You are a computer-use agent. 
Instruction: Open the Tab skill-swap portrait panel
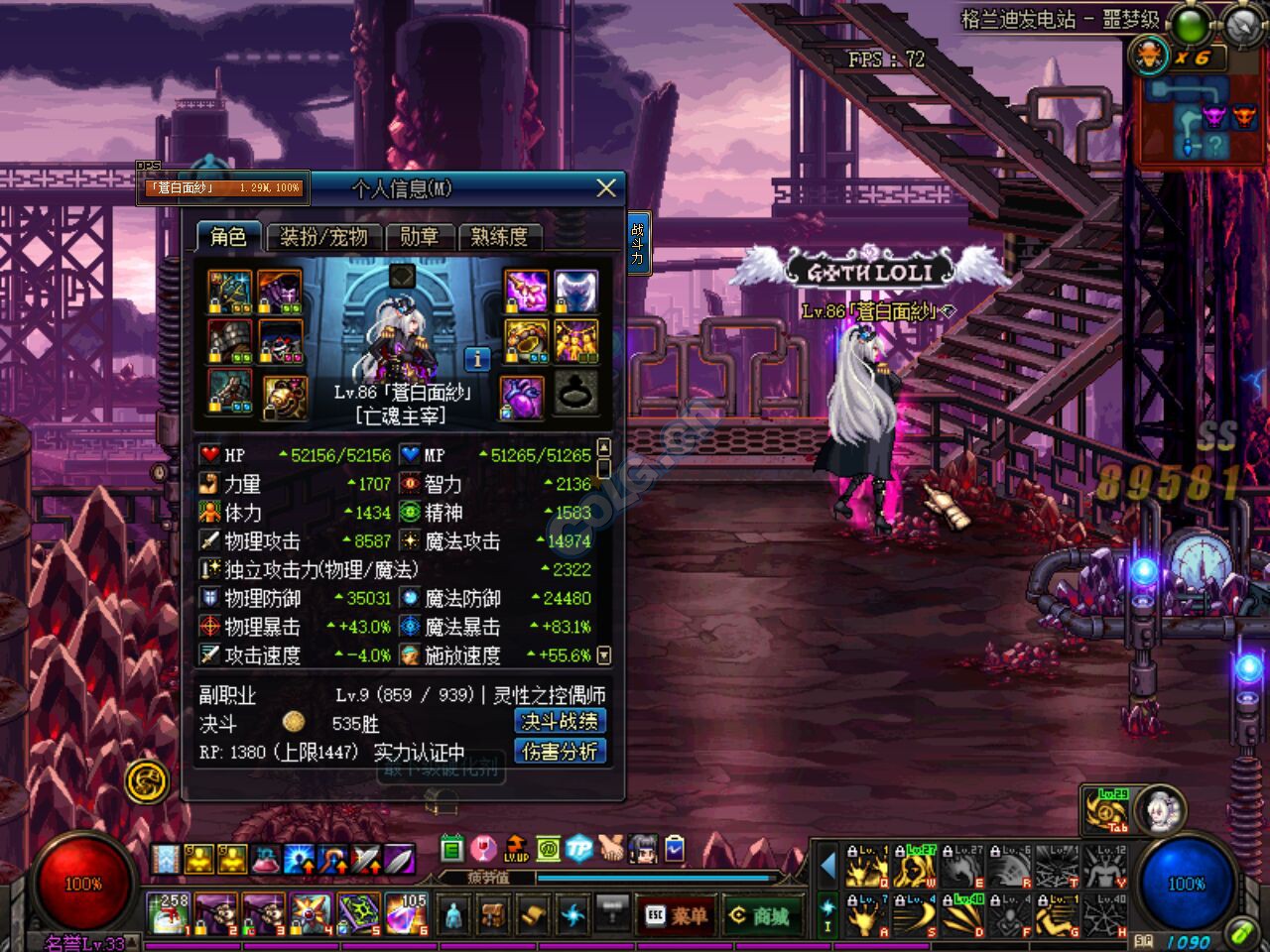coord(1158,809)
